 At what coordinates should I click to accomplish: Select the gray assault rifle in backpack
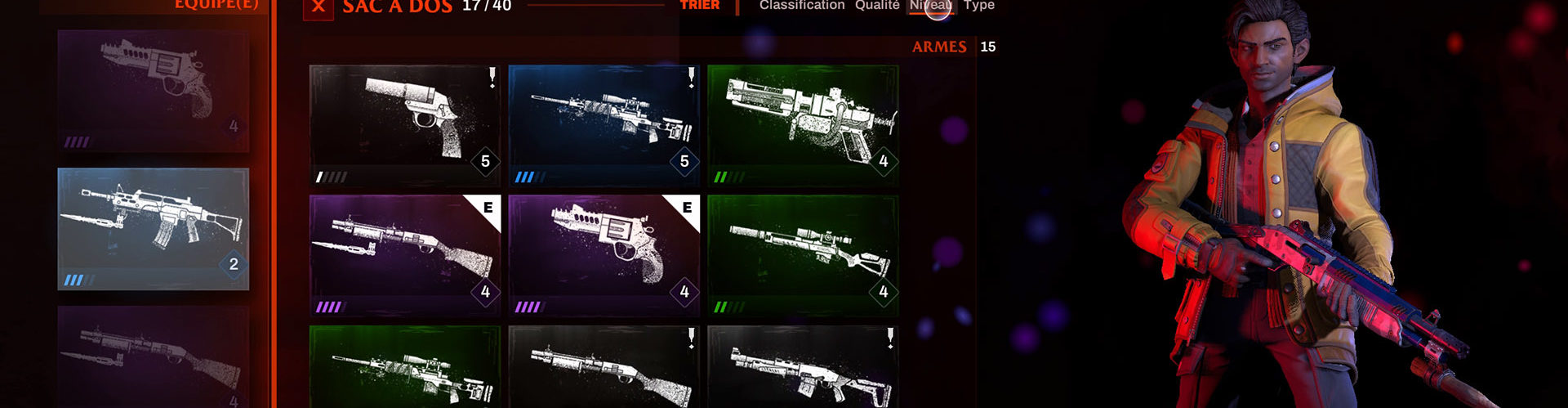(803, 368)
